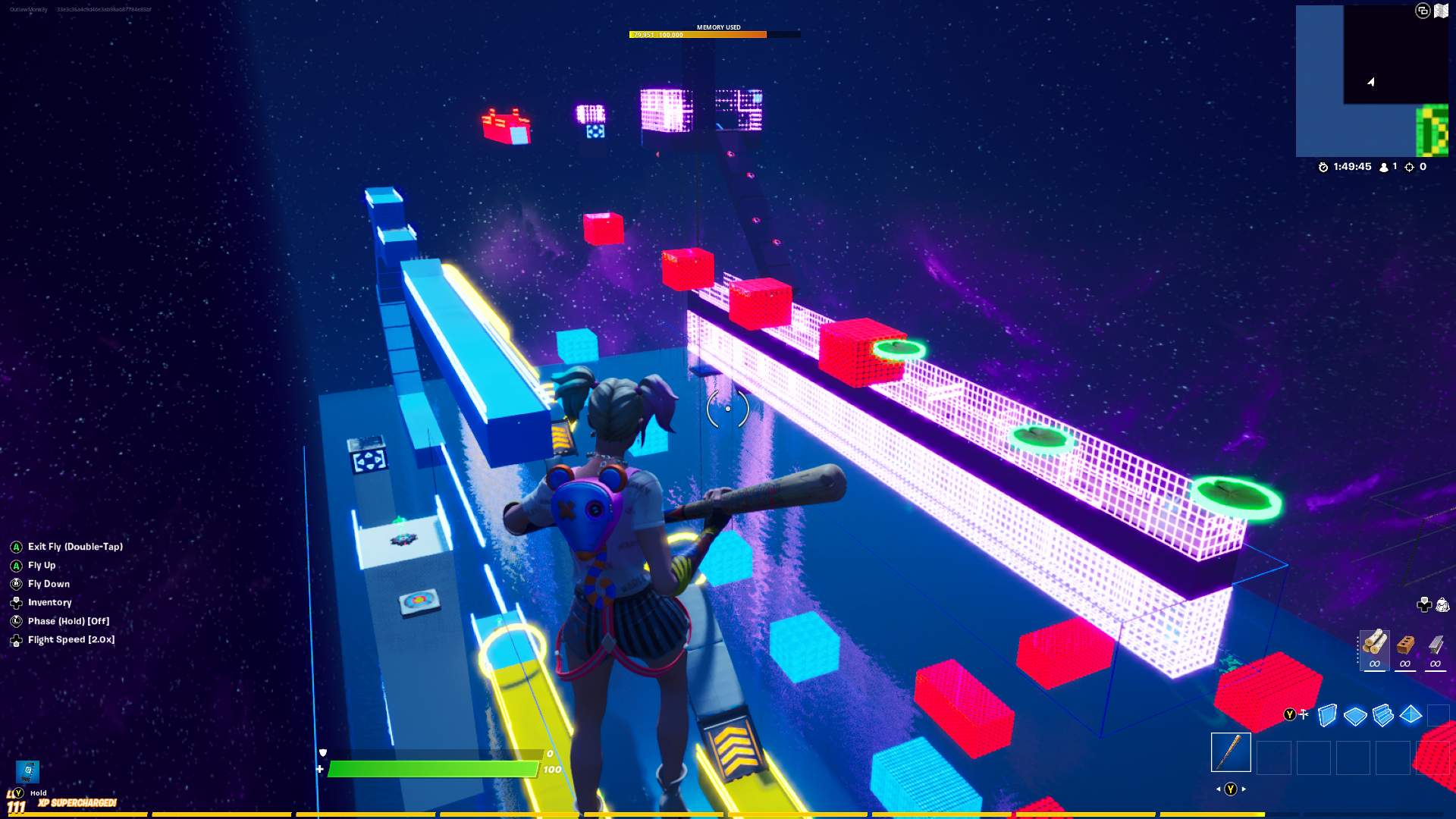Click the Fly Up control entry

(42, 566)
